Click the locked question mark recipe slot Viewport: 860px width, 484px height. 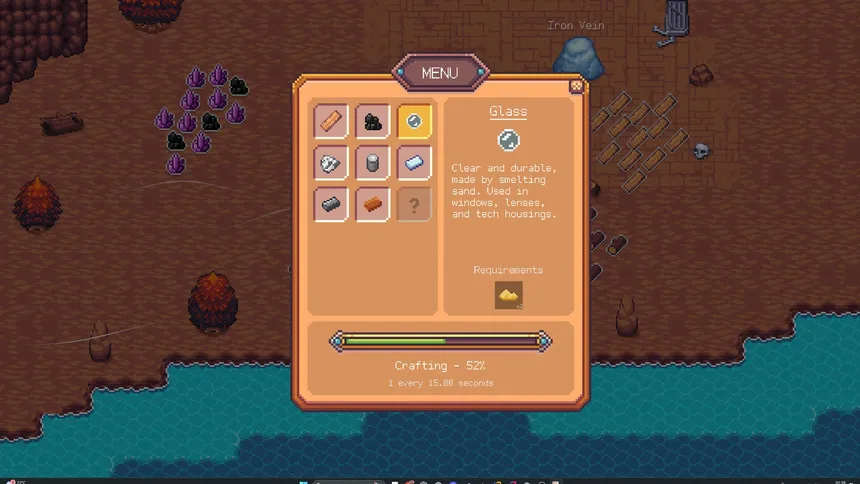pyautogui.click(x=415, y=205)
